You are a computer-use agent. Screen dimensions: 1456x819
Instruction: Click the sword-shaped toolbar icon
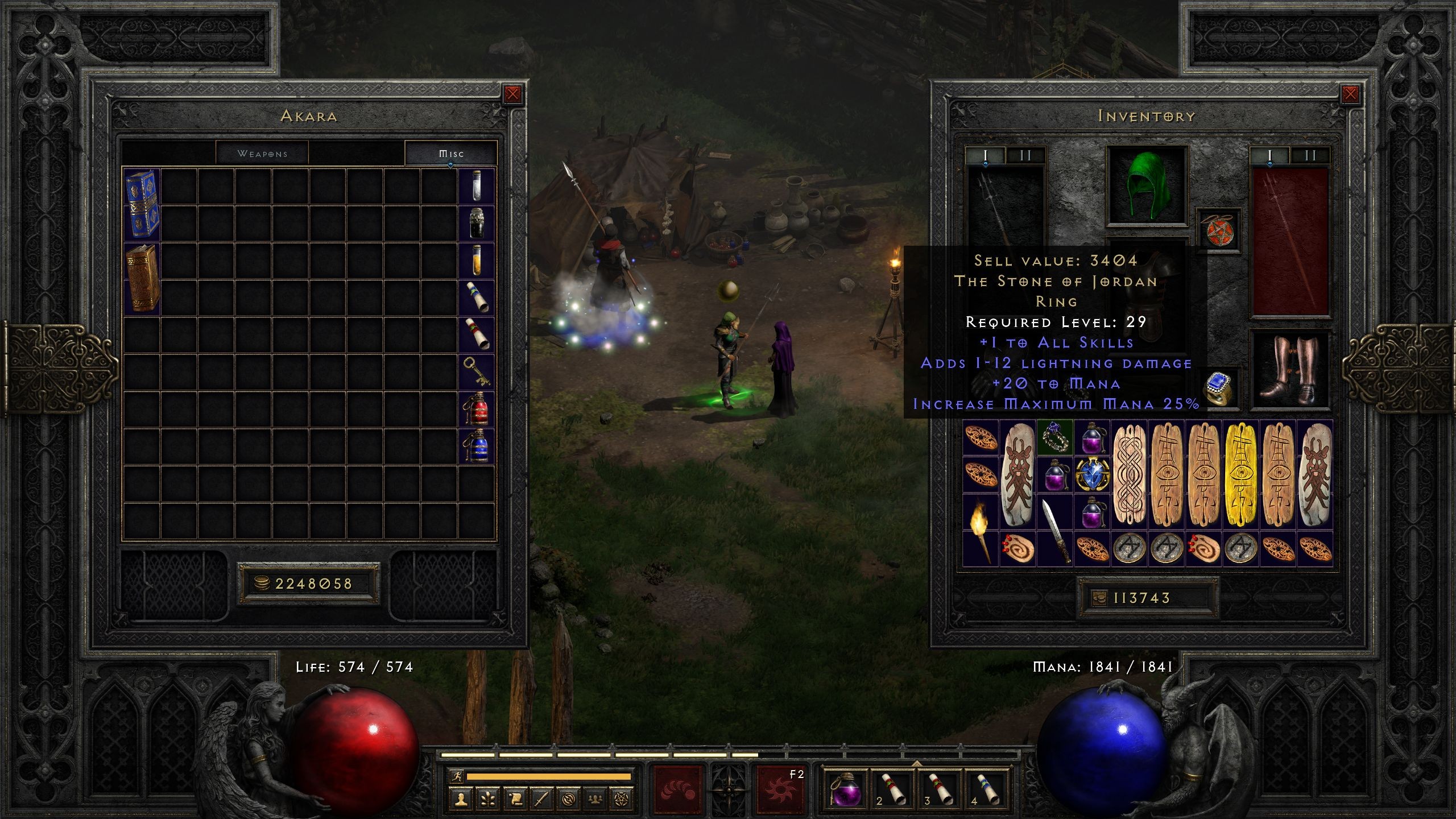[x=541, y=801]
